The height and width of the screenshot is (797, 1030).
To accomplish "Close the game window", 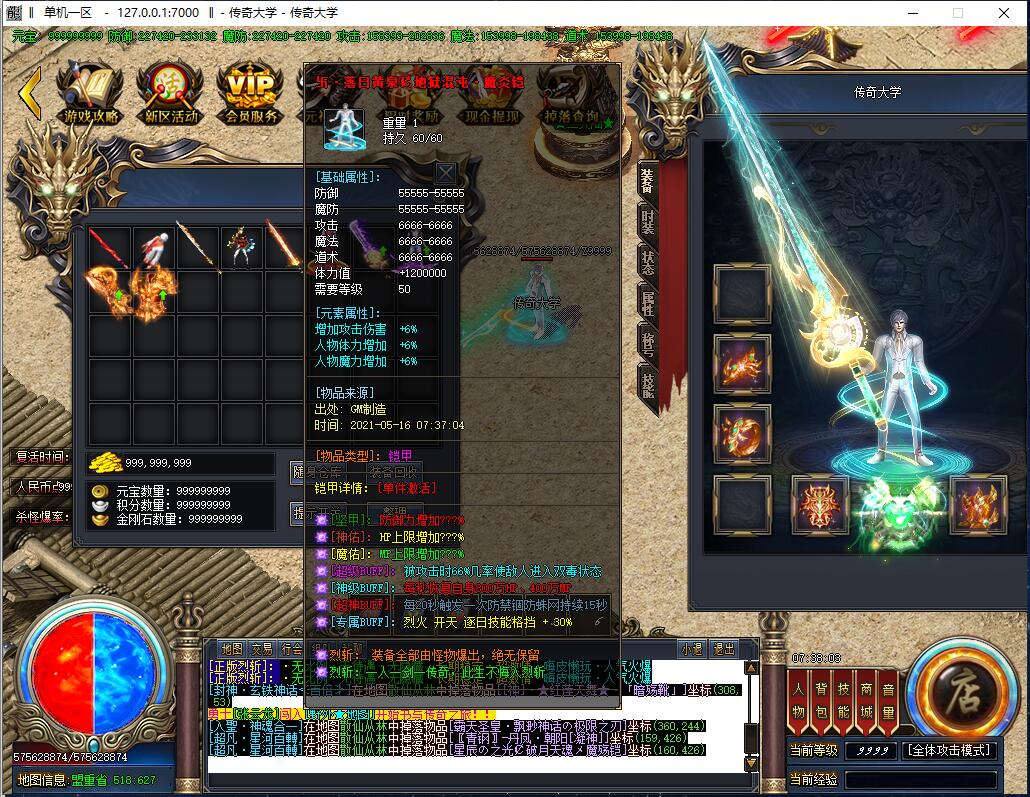I will pyautogui.click(x=1003, y=13).
